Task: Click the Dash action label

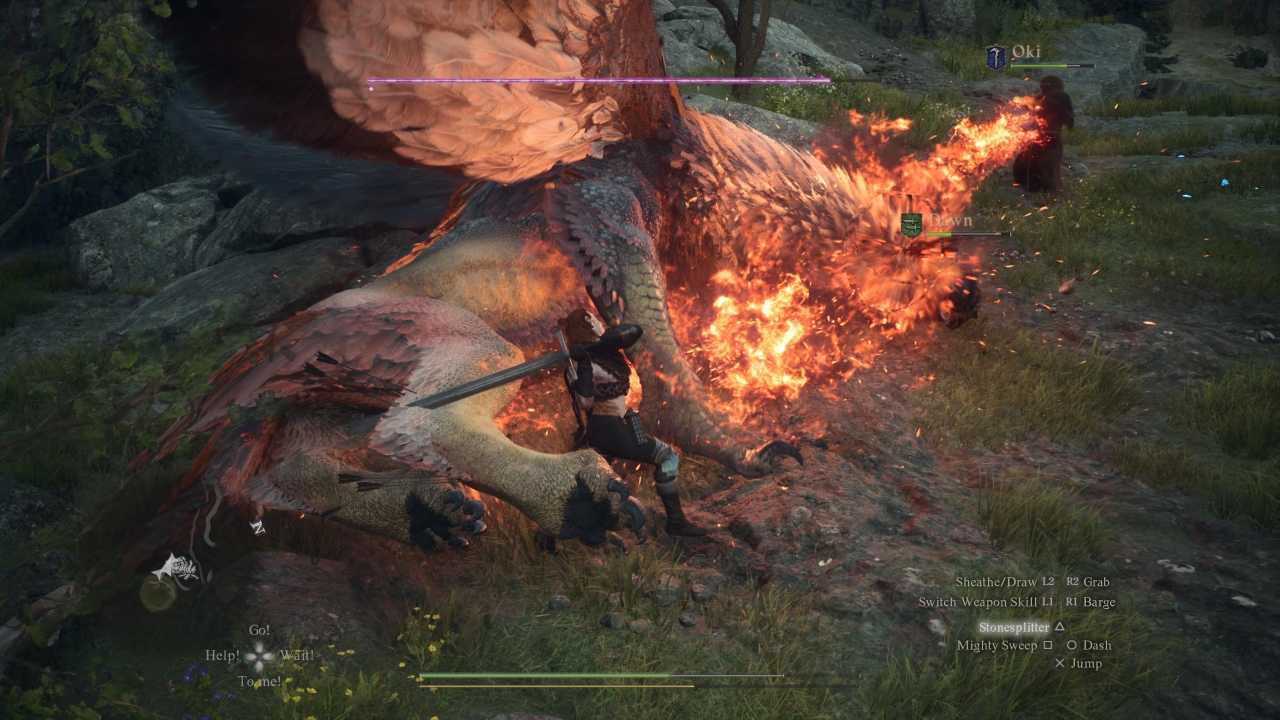Action: [x=1097, y=646]
